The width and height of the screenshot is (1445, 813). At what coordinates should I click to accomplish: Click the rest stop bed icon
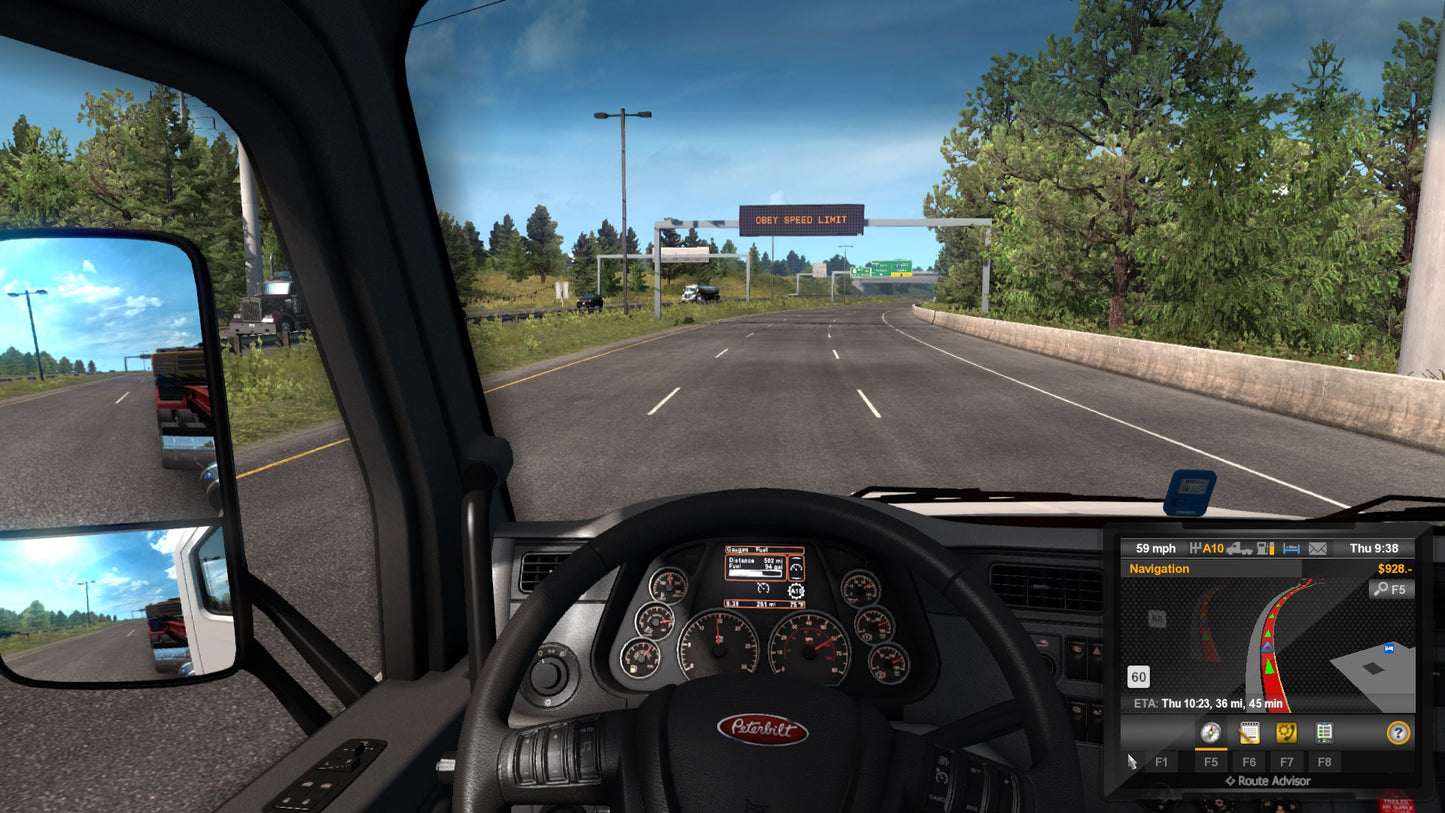point(1291,549)
